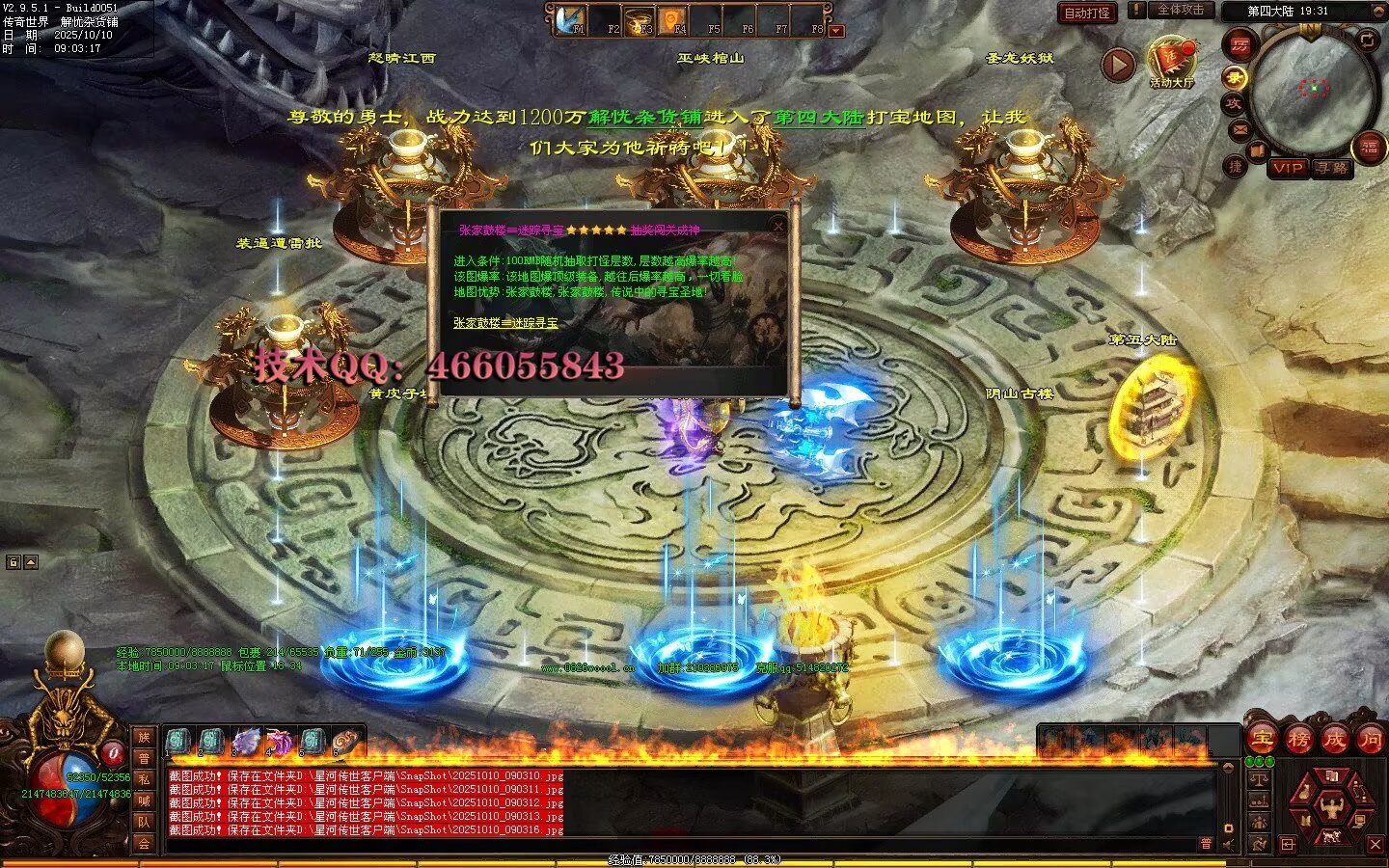Click the minimap refresh arrows button

[x=1367, y=40]
